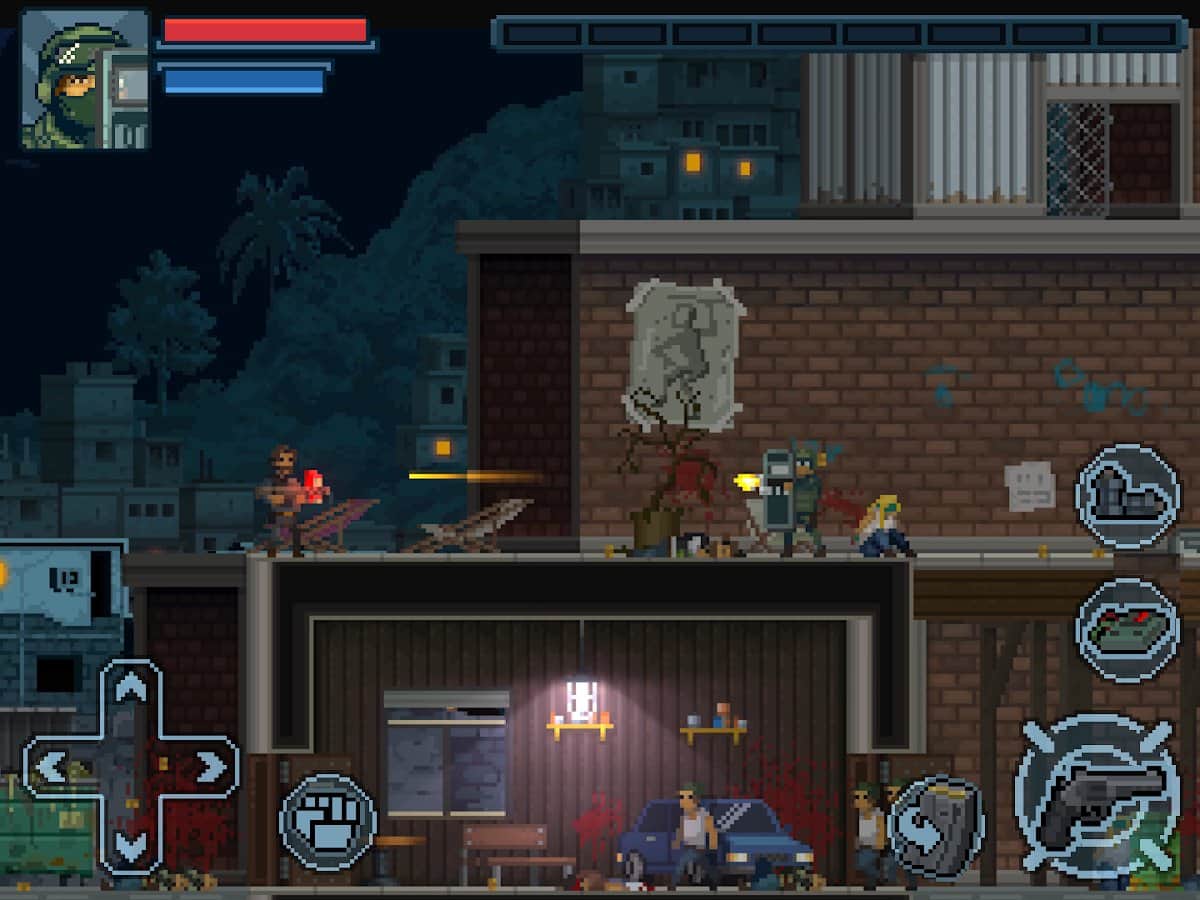Activate the boot kick button

pyautogui.click(x=1127, y=497)
